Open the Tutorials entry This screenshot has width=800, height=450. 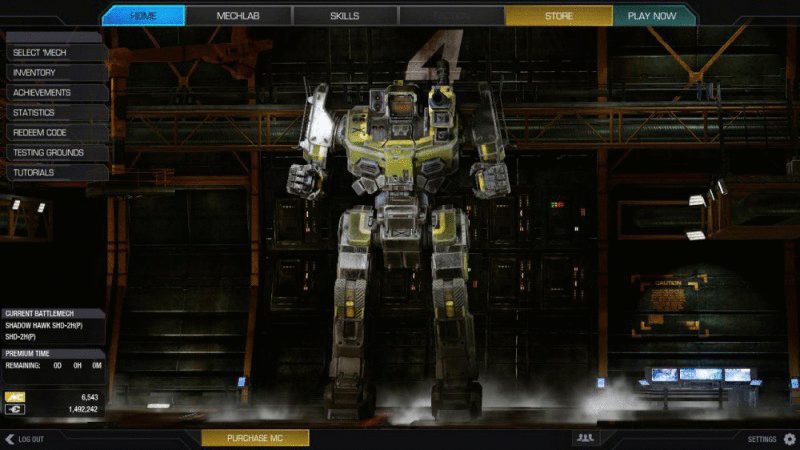tap(54, 172)
